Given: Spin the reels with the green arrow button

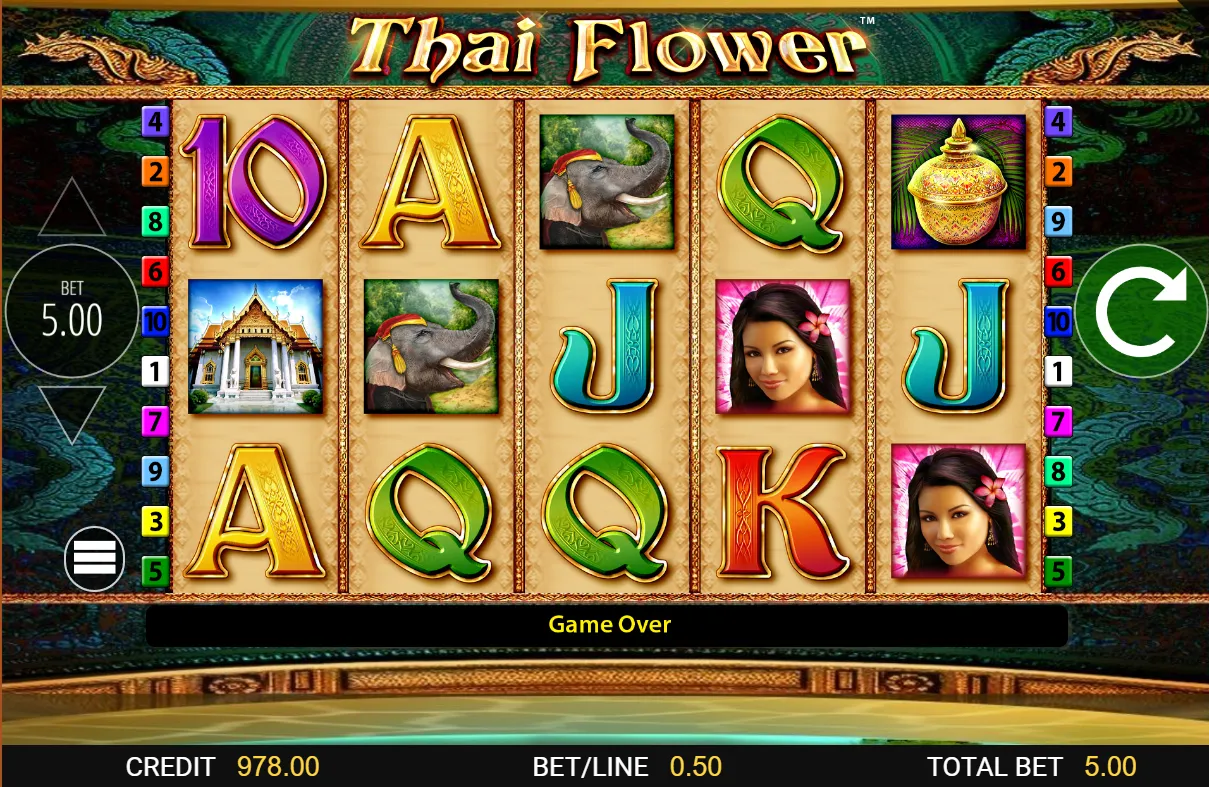Looking at the screenshot, I should coord(1141,311).
